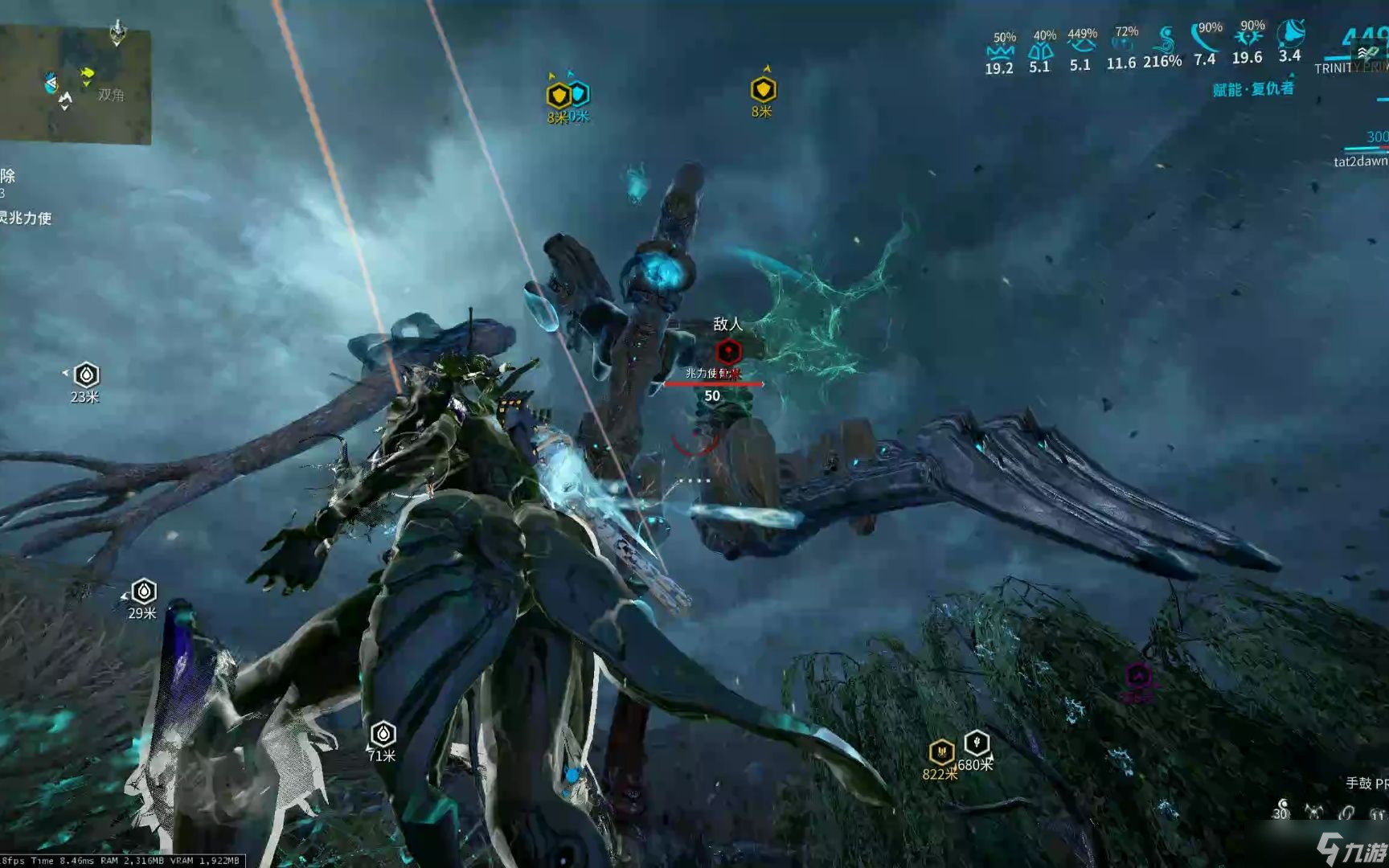1389x868 pixels.
Task: Select the white marker at 680米
Action: click(977, 742)
